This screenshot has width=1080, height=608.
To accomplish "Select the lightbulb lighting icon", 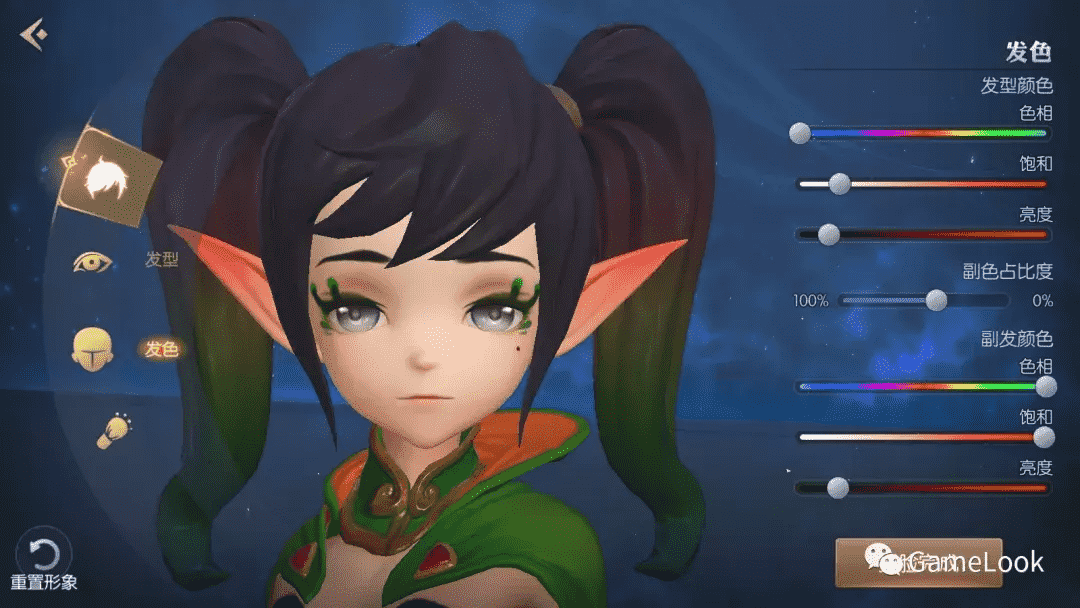I will [113, 430].
